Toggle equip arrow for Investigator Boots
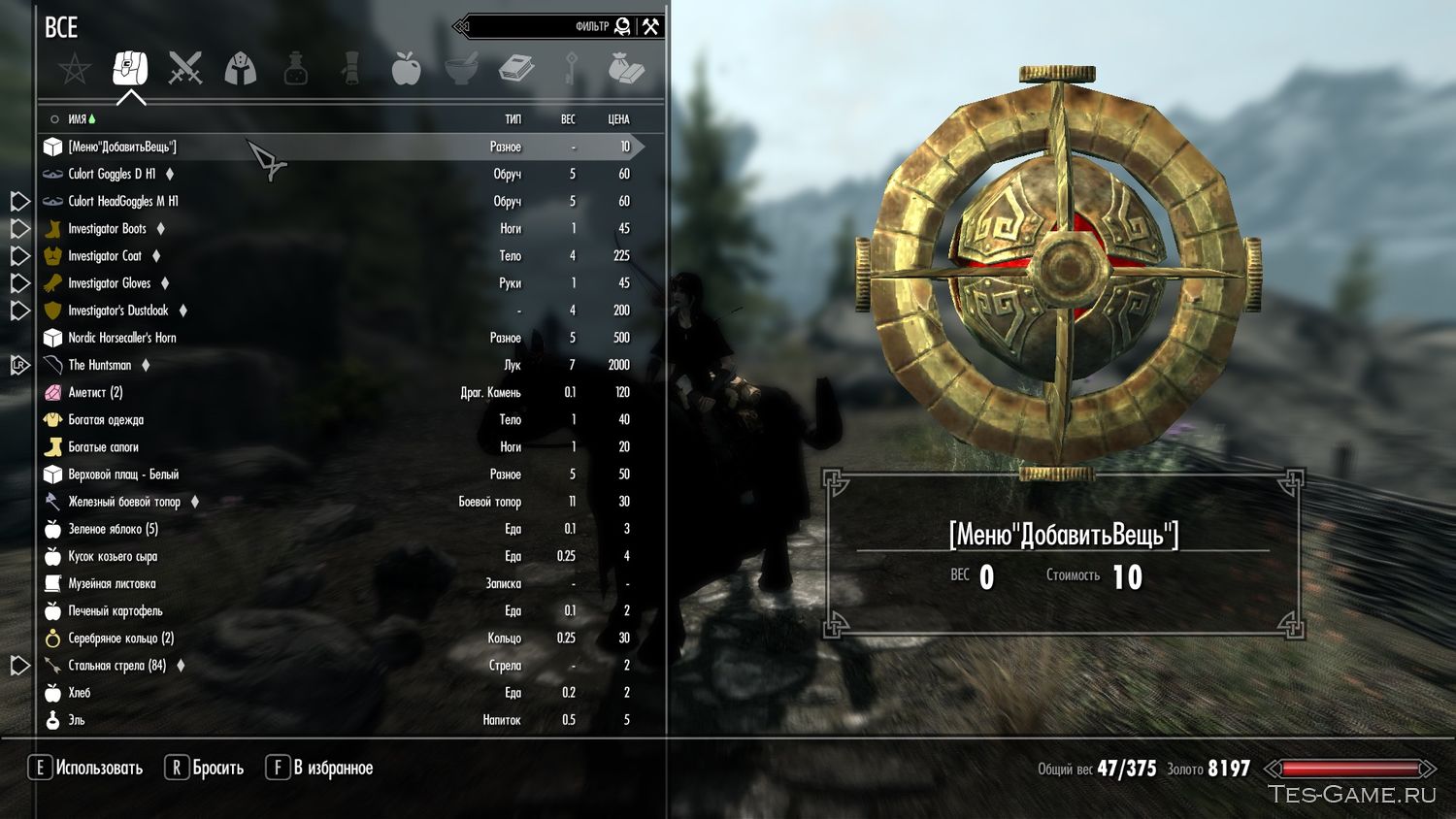 tap(17, 228)
